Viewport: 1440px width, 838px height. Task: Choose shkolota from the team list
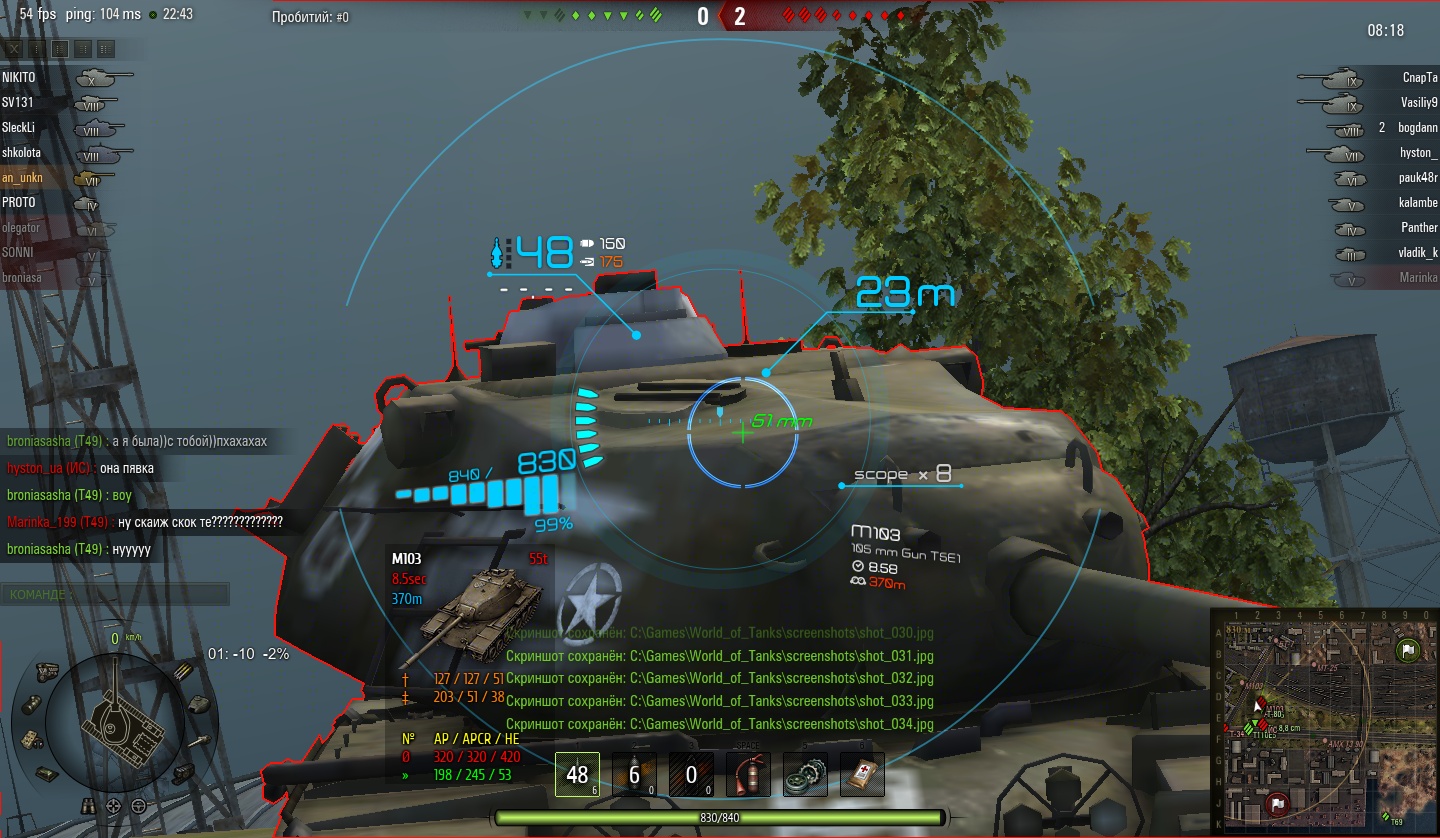click(x=20, y=152)
